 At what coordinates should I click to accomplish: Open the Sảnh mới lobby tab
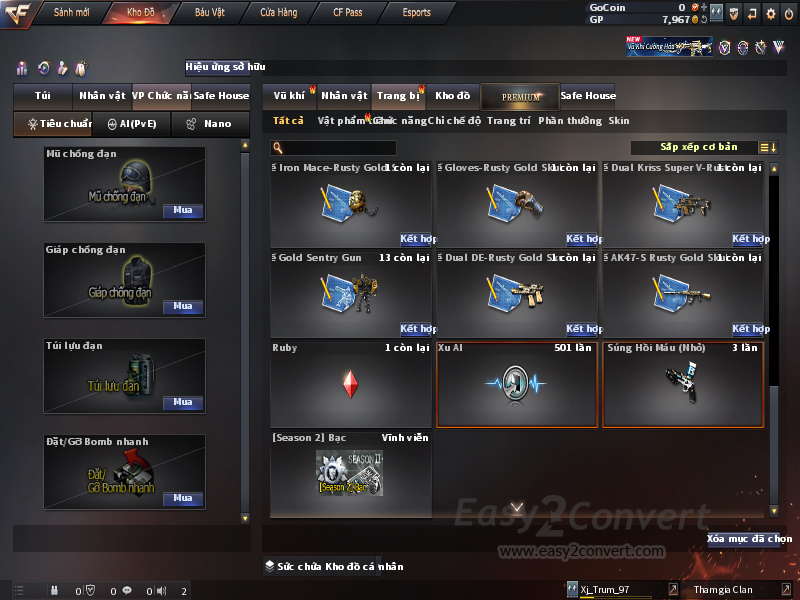[72, 13]
